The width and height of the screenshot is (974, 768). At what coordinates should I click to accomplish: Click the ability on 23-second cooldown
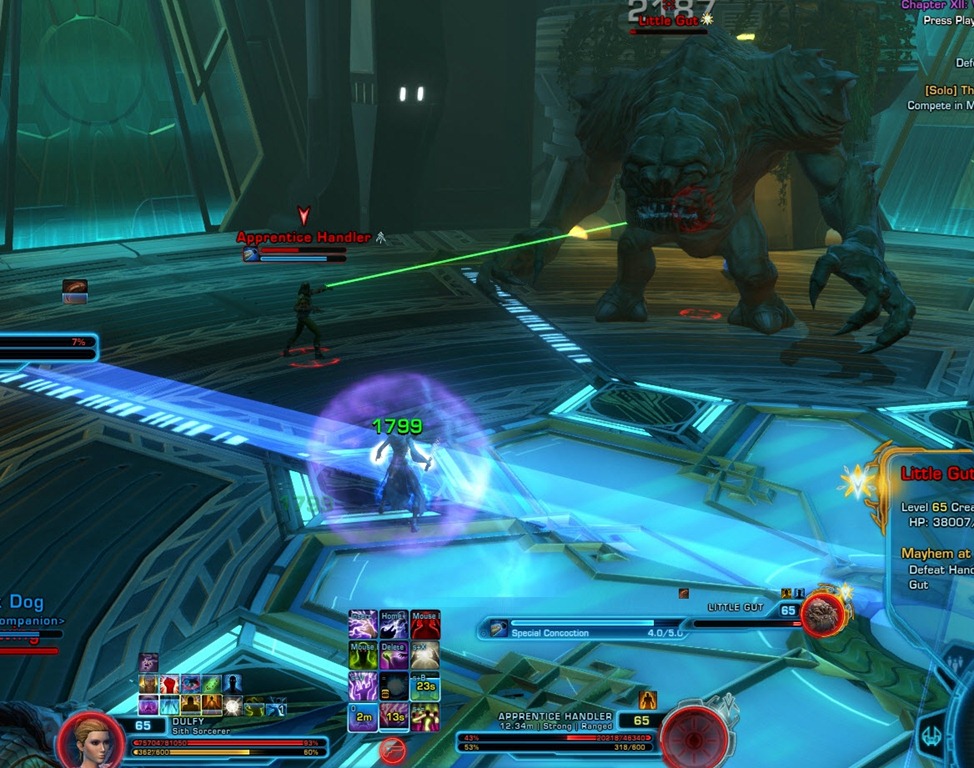[425, 686]
